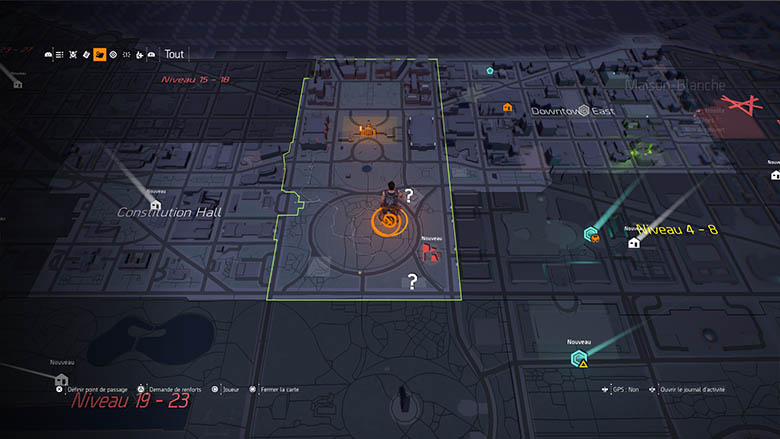This screenshot has width=780, height=439.
Task: Click the small teal marker north of Downtown East
Action: (x=489, y=71)
